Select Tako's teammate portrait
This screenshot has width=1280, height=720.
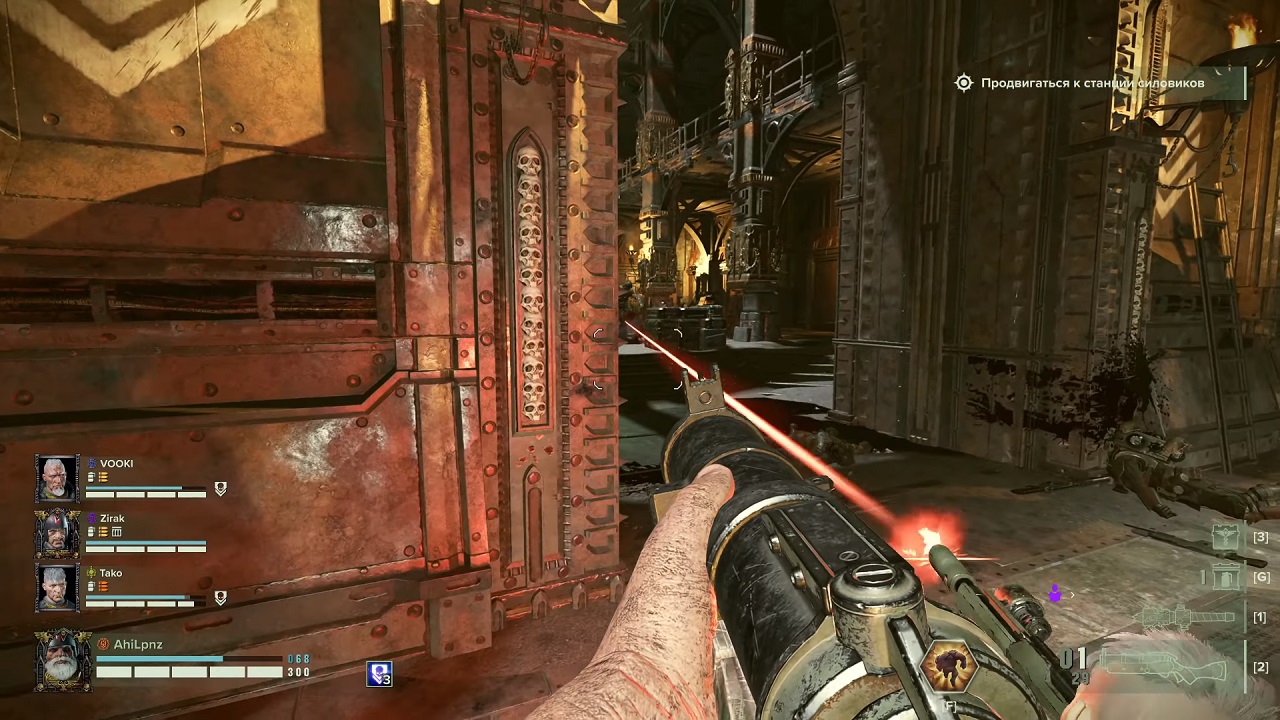[57, 587]
